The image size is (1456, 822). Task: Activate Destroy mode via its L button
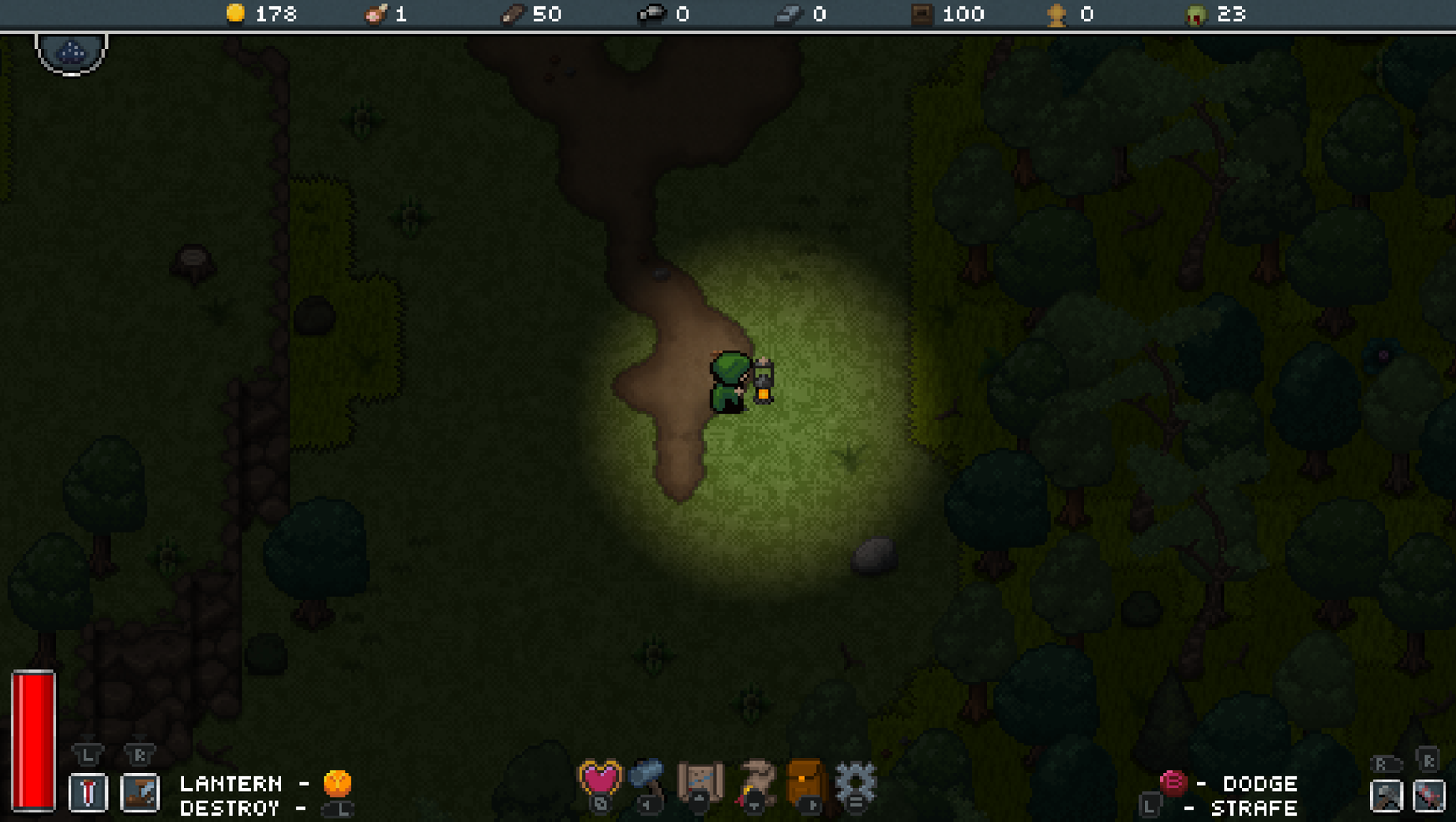(x=339, y=810)
